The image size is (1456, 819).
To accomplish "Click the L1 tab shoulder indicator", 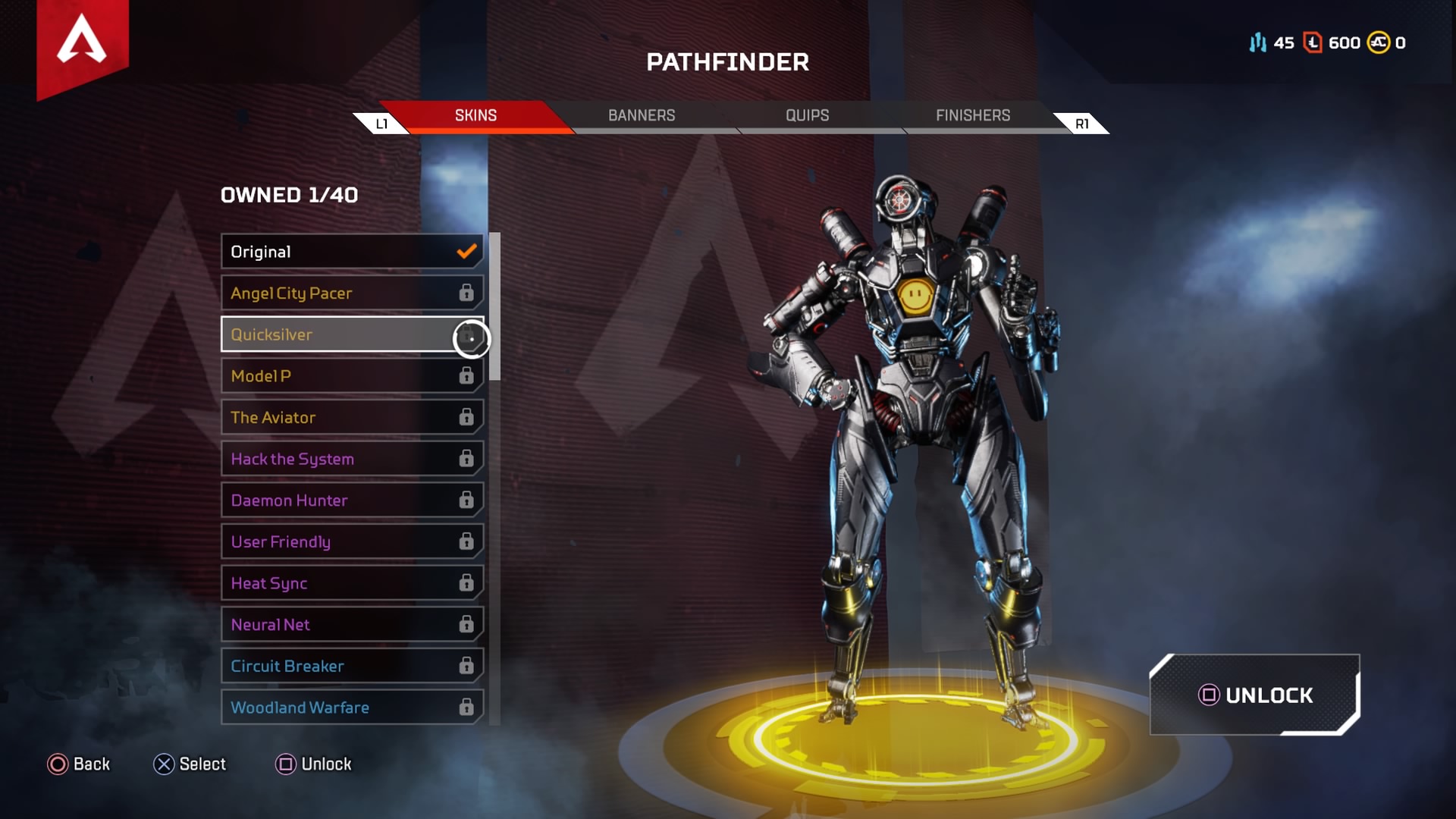I will click(382, 122).
